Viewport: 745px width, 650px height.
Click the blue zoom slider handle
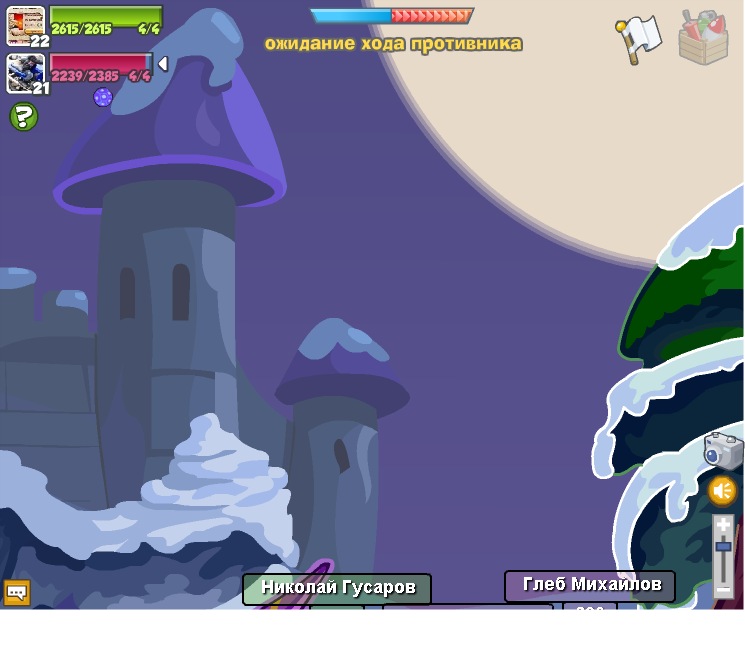click(x=723, y=546)
